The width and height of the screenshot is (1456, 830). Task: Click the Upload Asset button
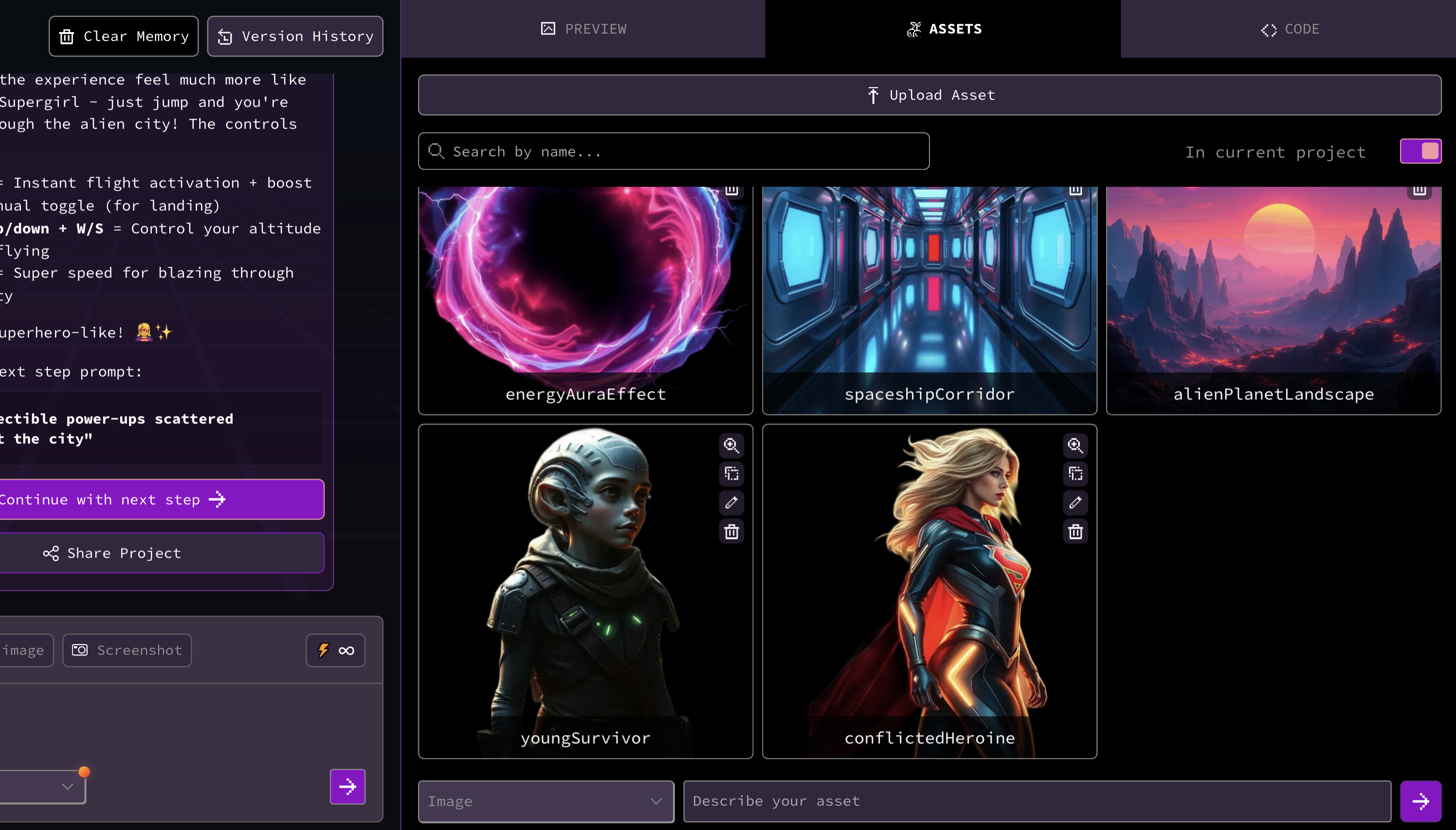(929, 95)
